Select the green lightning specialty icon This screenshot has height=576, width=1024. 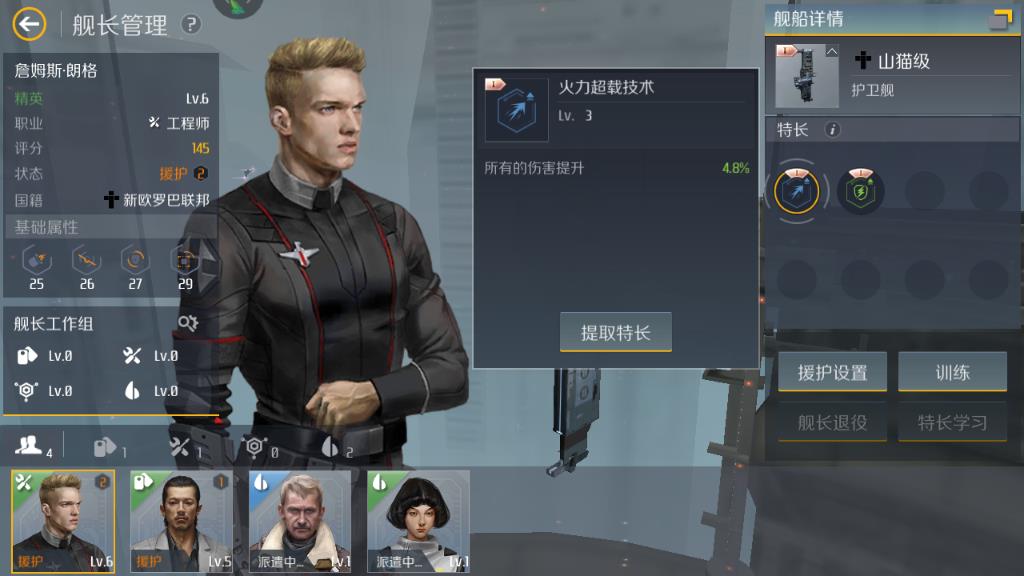[859, 191]
